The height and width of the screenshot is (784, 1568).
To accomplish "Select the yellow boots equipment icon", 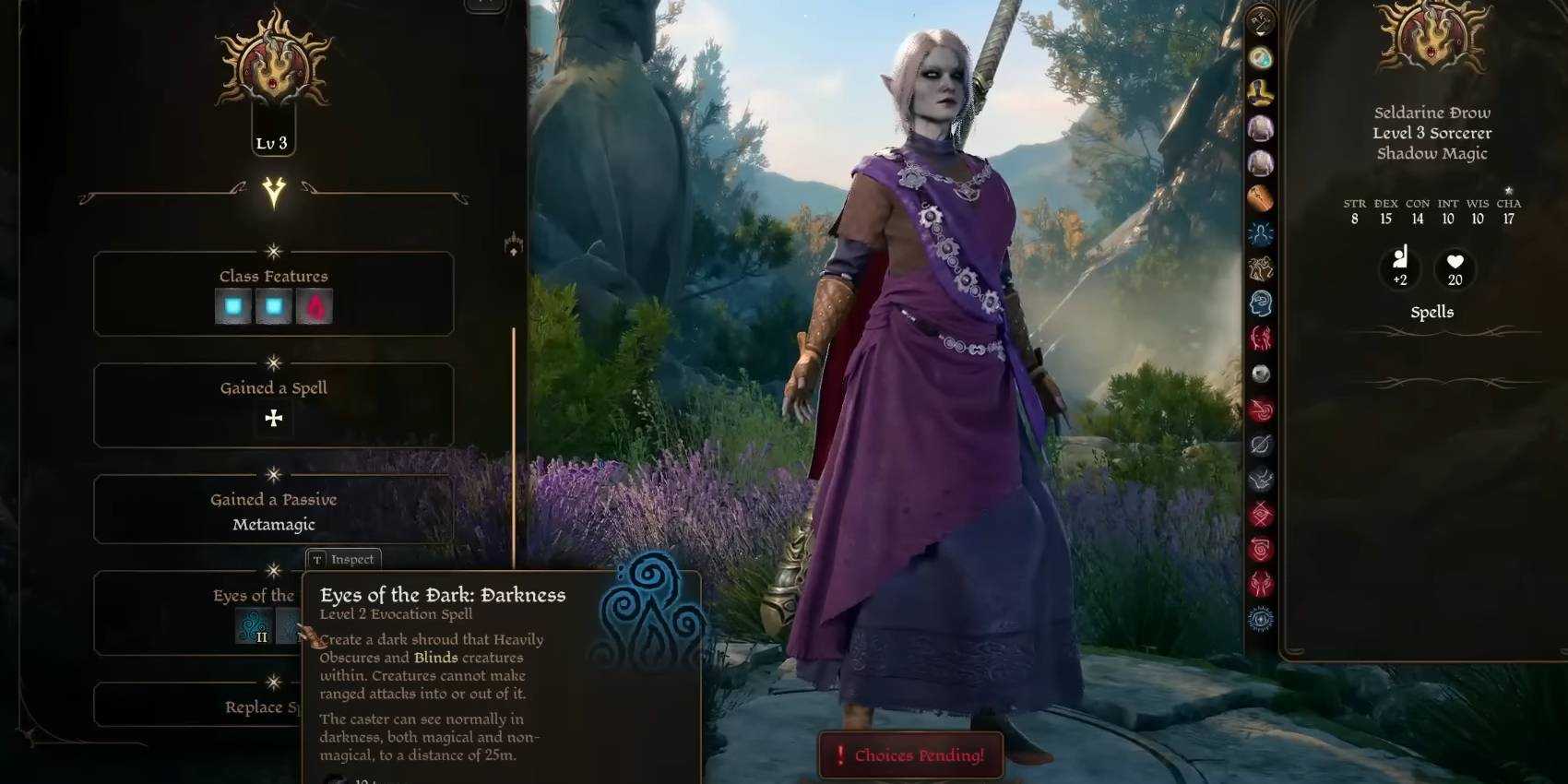I will [1261, 92].
